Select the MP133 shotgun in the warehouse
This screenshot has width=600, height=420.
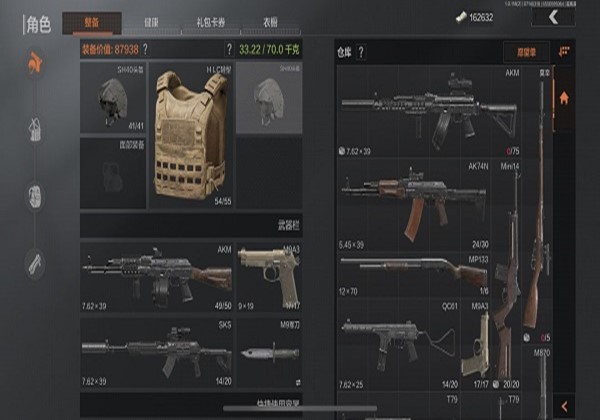point(415,271)
